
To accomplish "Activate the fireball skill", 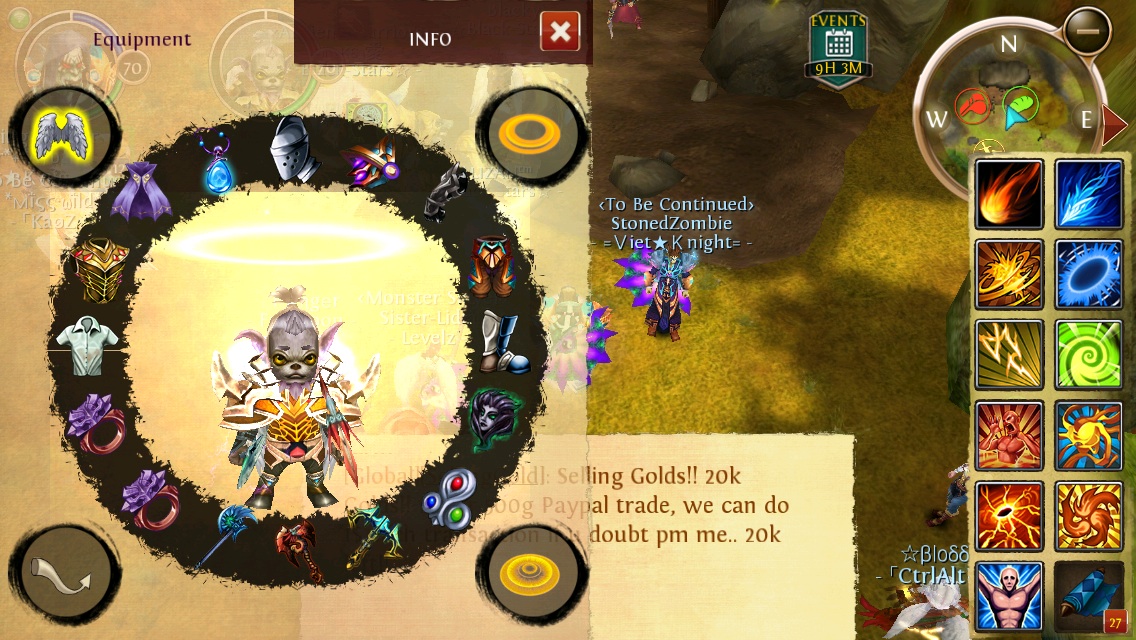I will point(1009,194).
